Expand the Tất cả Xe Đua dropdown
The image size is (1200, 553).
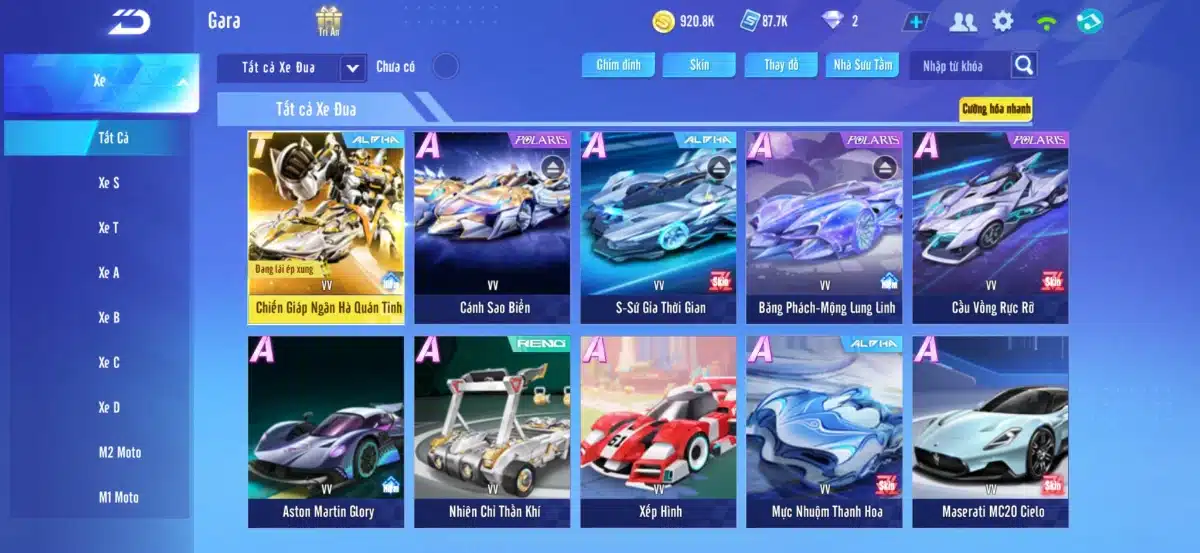click(352, 67)
